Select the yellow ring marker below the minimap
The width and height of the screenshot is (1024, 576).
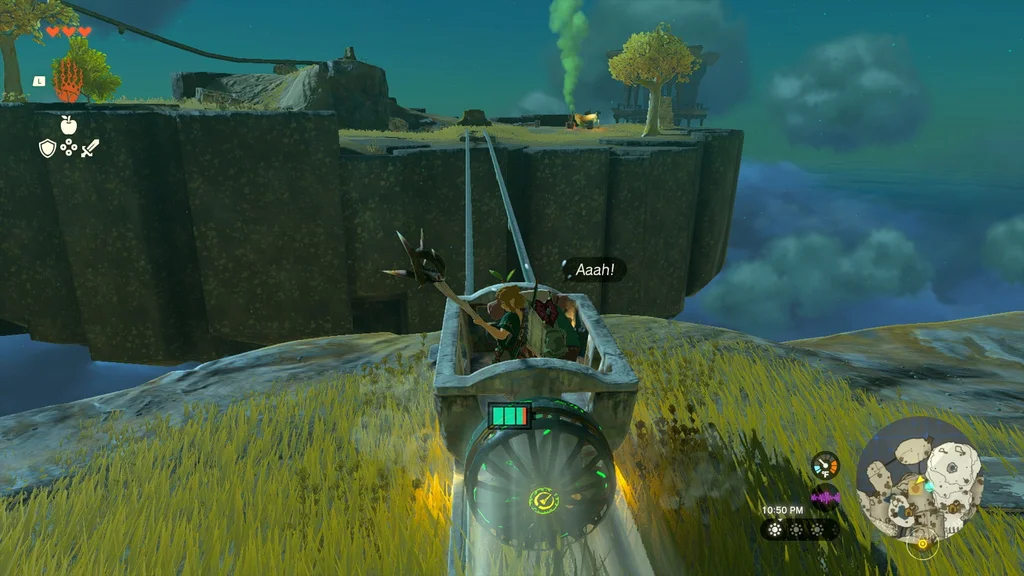click(921, 544)
